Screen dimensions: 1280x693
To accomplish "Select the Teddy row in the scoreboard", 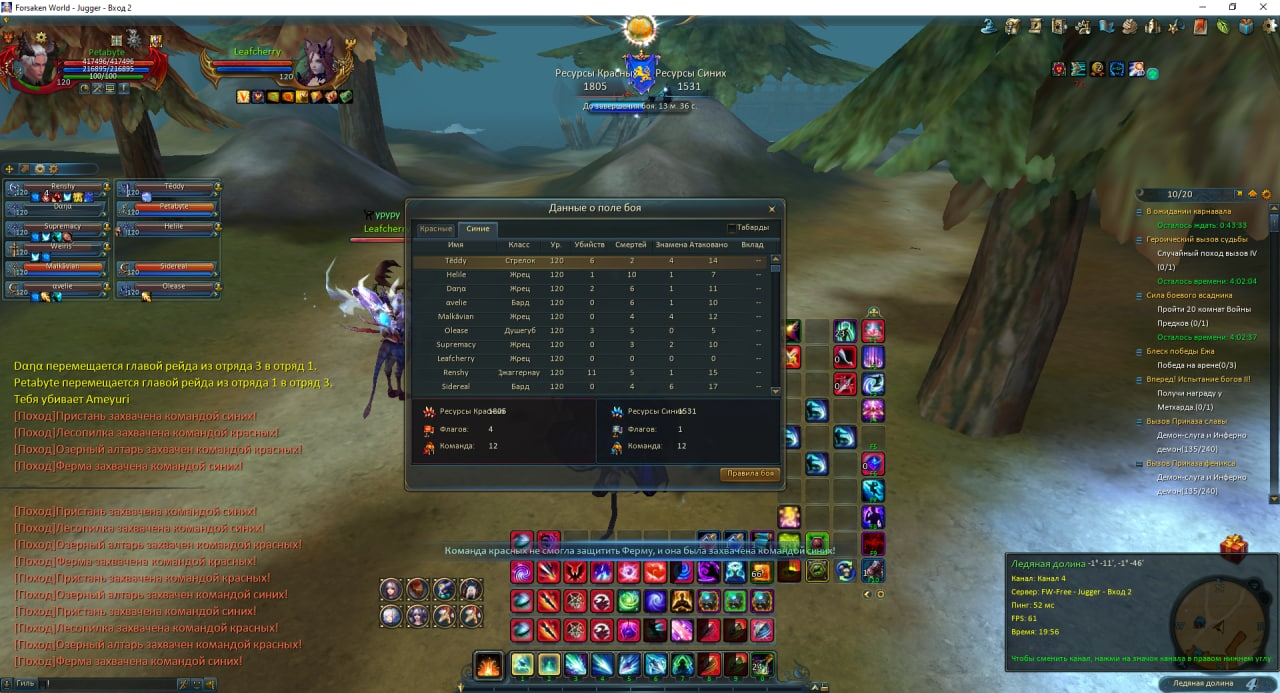I will (455, 261).
